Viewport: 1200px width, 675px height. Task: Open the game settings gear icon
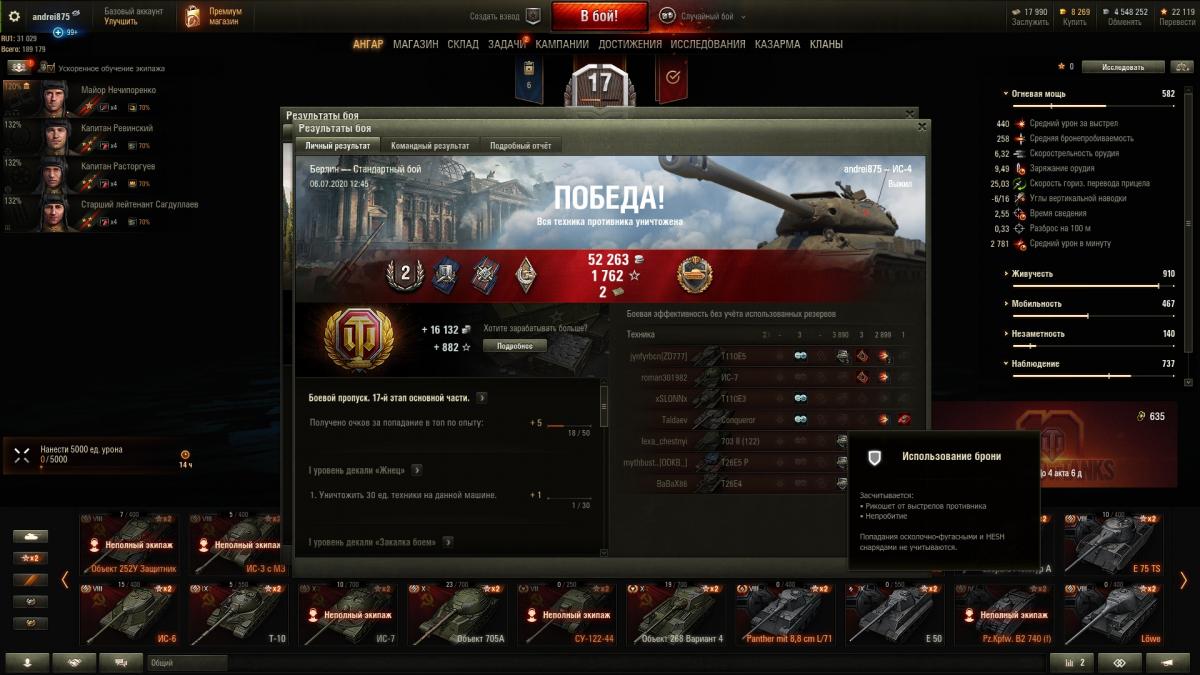point(14,16)
